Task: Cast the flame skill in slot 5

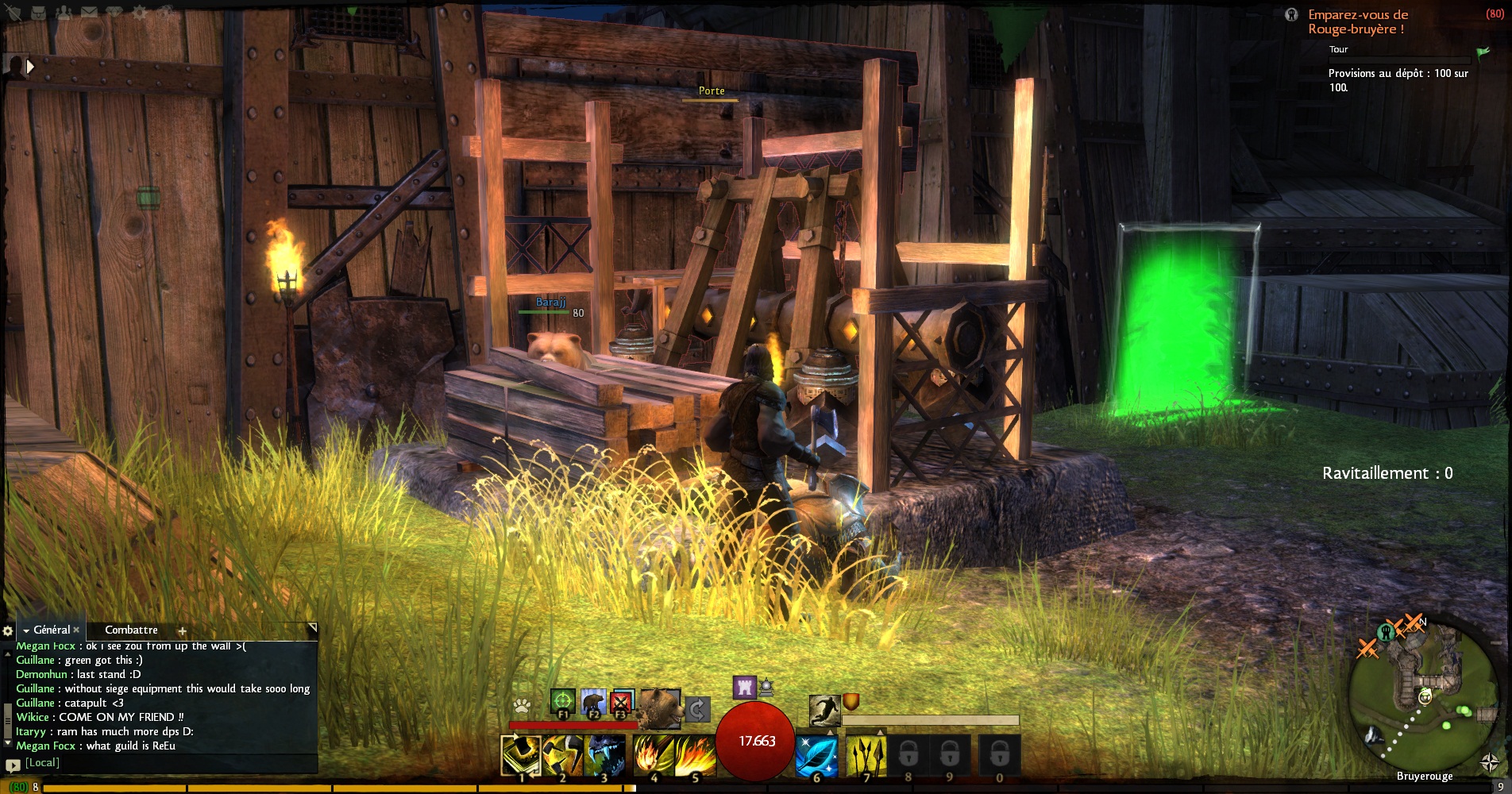Action: [x=695, y=755]
